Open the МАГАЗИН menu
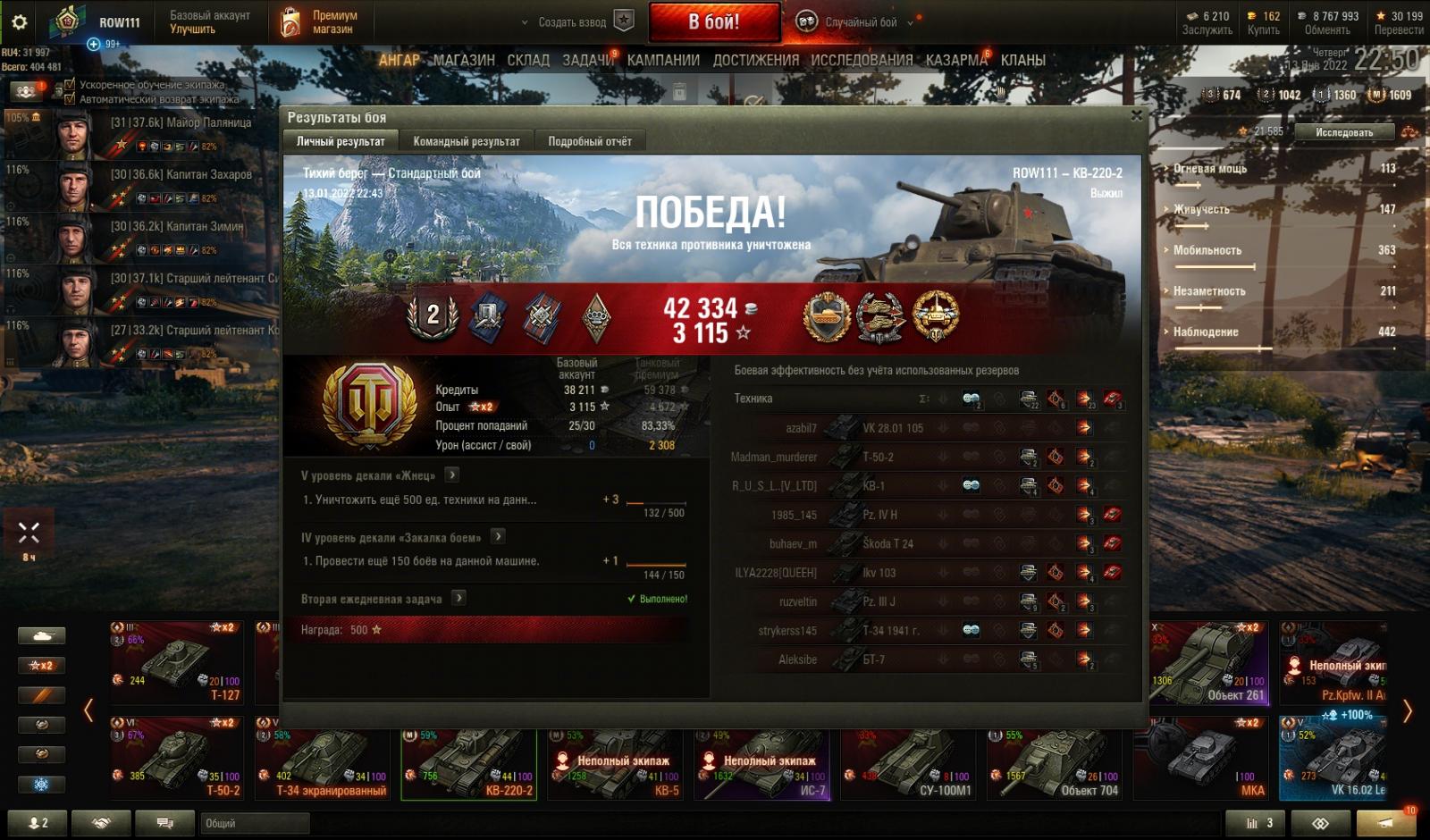The image size is (1430, 840). [x=464, y=60]
